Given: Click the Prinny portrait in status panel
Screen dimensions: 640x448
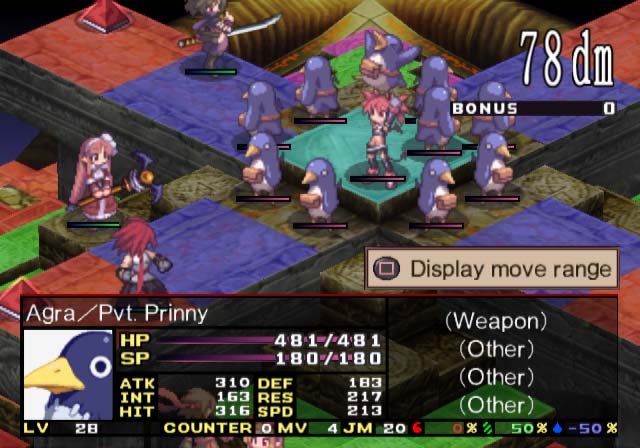Looking at the screenshot, I should 67,374.
